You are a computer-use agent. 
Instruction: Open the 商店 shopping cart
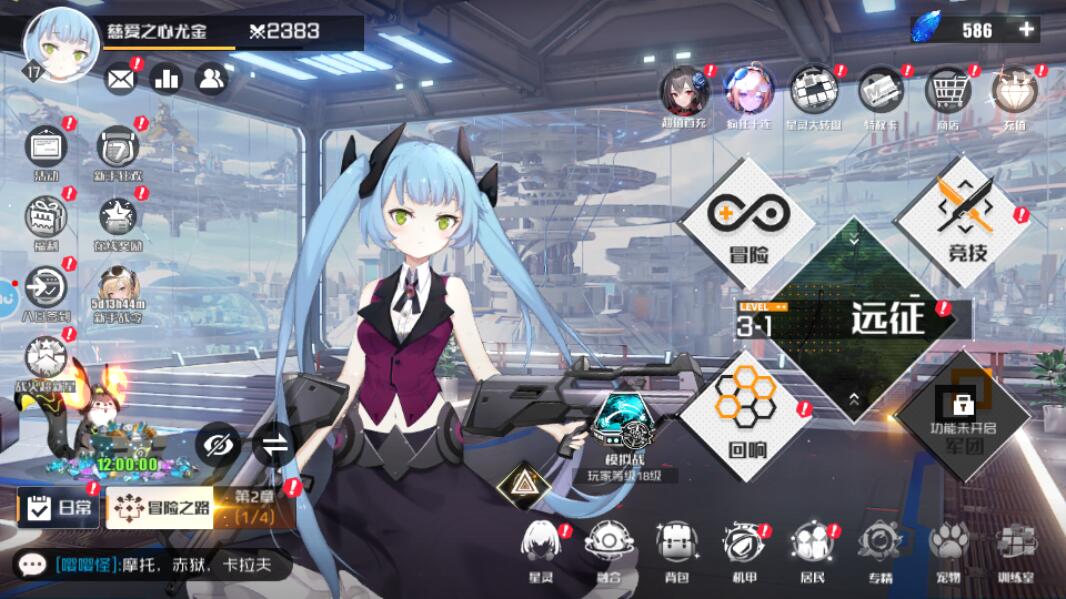(947, 94)
